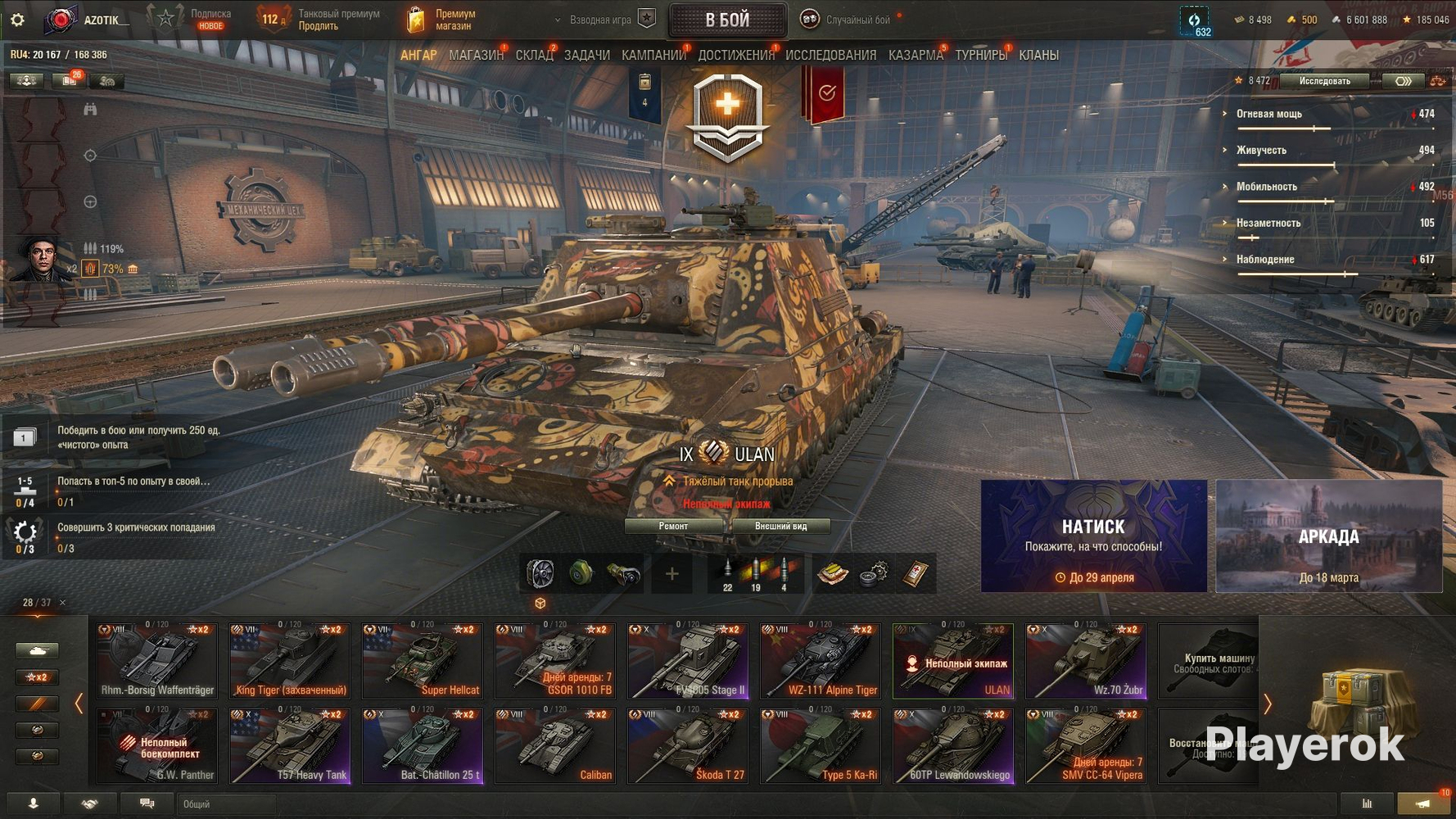Open the settings gear icon

pyautogui.click(x=17, y=20)
